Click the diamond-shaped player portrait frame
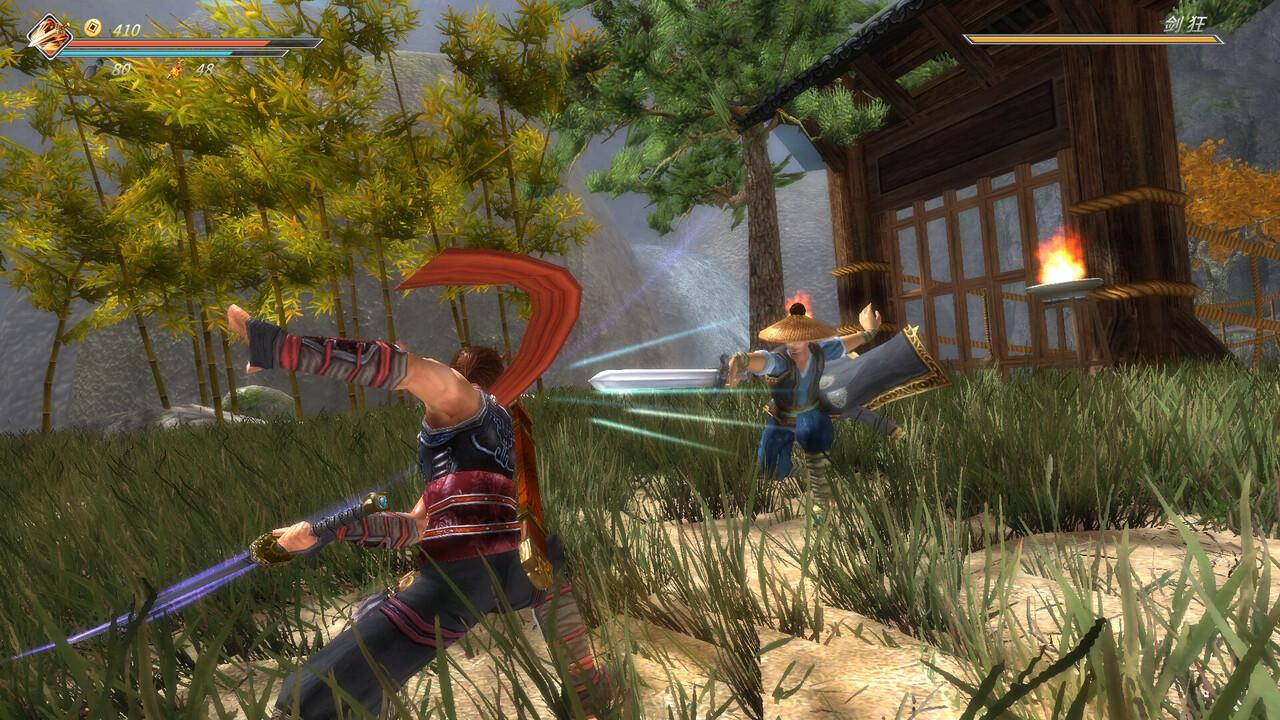The height and width of the screenshot is (720, 1280). point(48,35)
